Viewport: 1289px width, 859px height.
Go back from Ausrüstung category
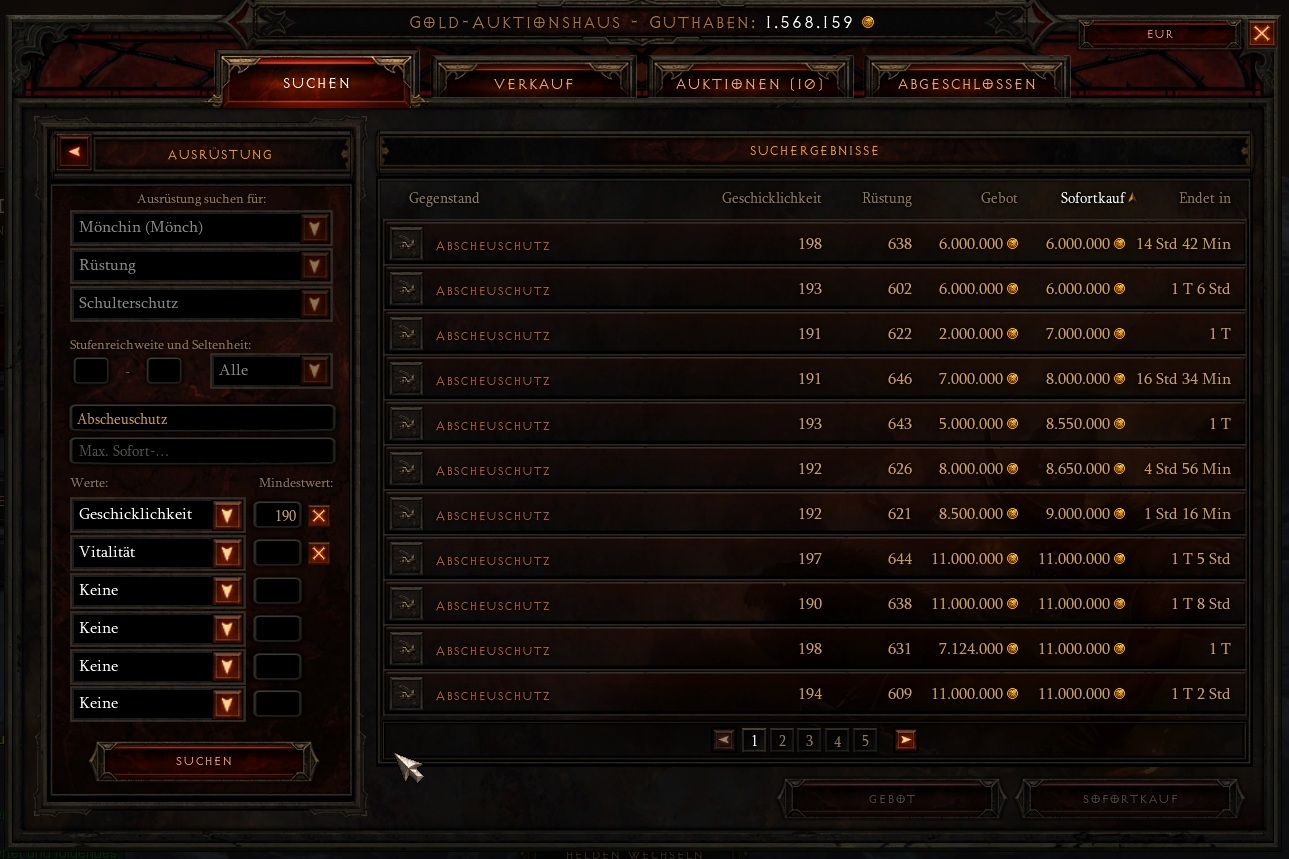click(x=75, y=153)
